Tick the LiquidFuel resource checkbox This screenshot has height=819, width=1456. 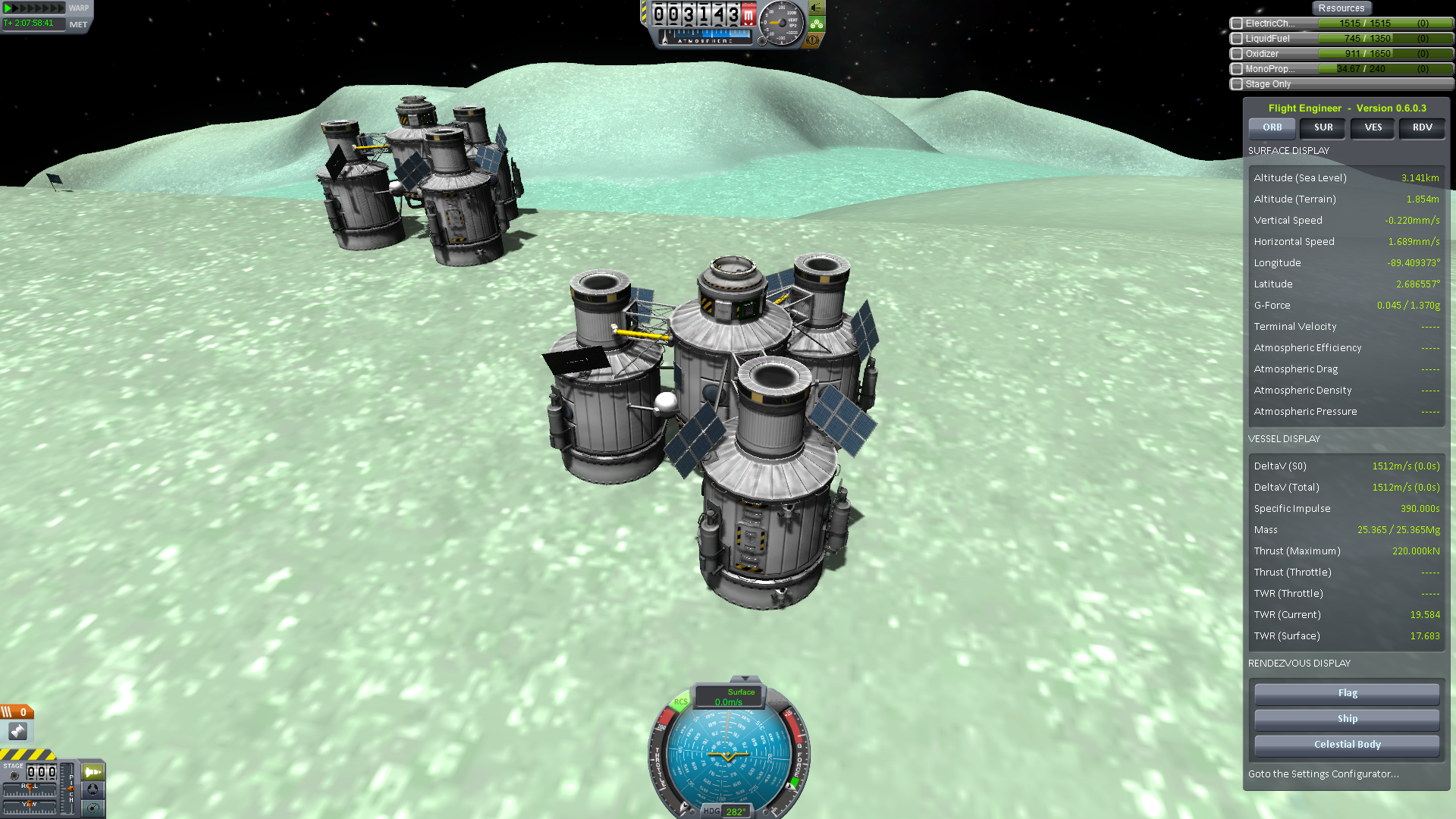(x=1237, y=39)
